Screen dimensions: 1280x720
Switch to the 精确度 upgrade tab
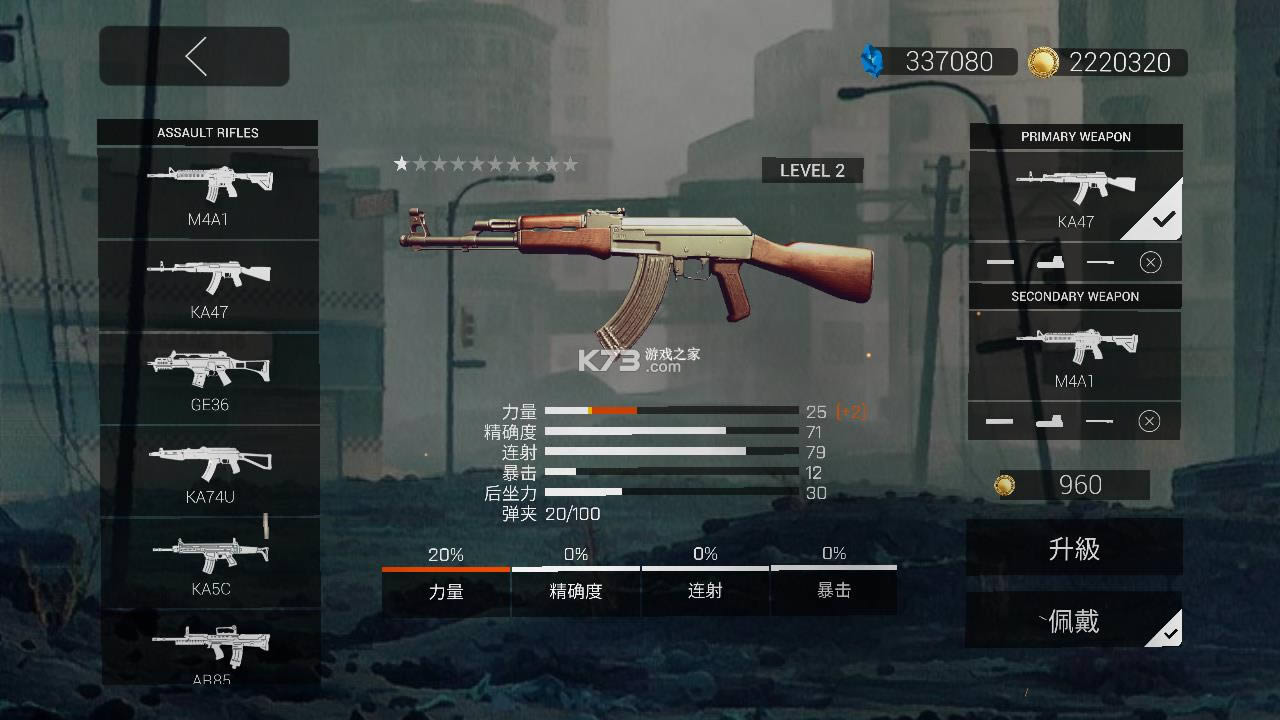[x=575, y=591]
